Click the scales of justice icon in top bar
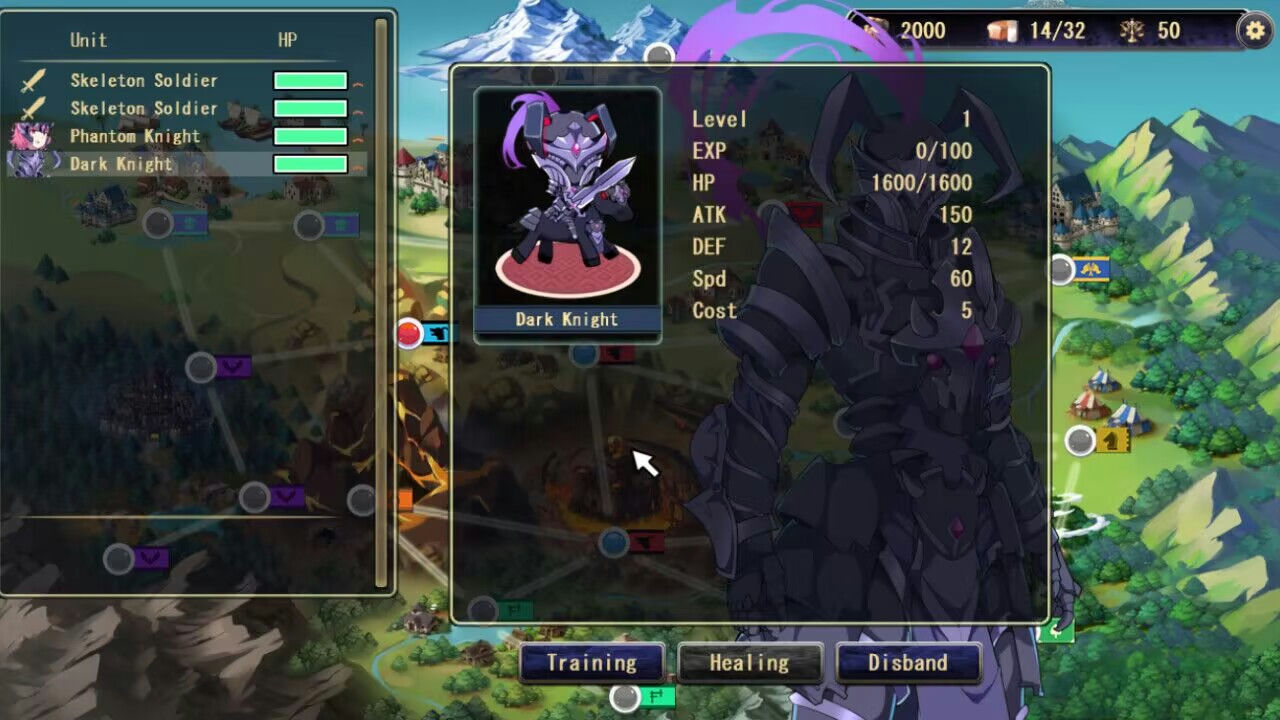1280x720 pixels. pyautogui.click(x=1131, y=30)
